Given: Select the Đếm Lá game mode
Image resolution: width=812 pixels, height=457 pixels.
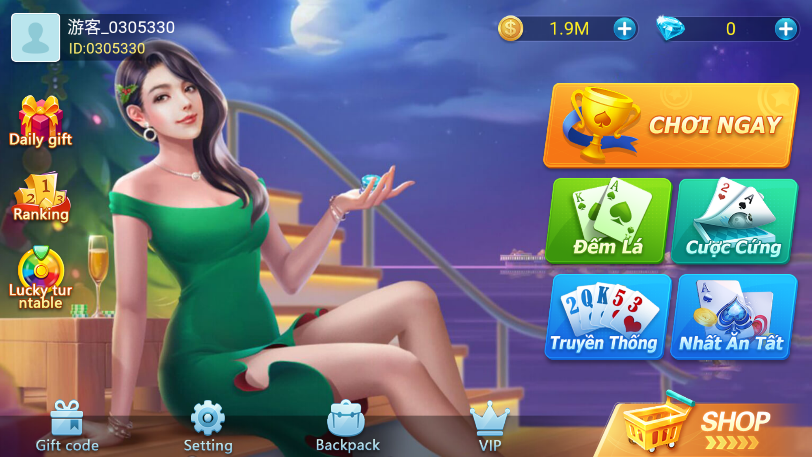Looking at the screenshot, I should point(608,221).
